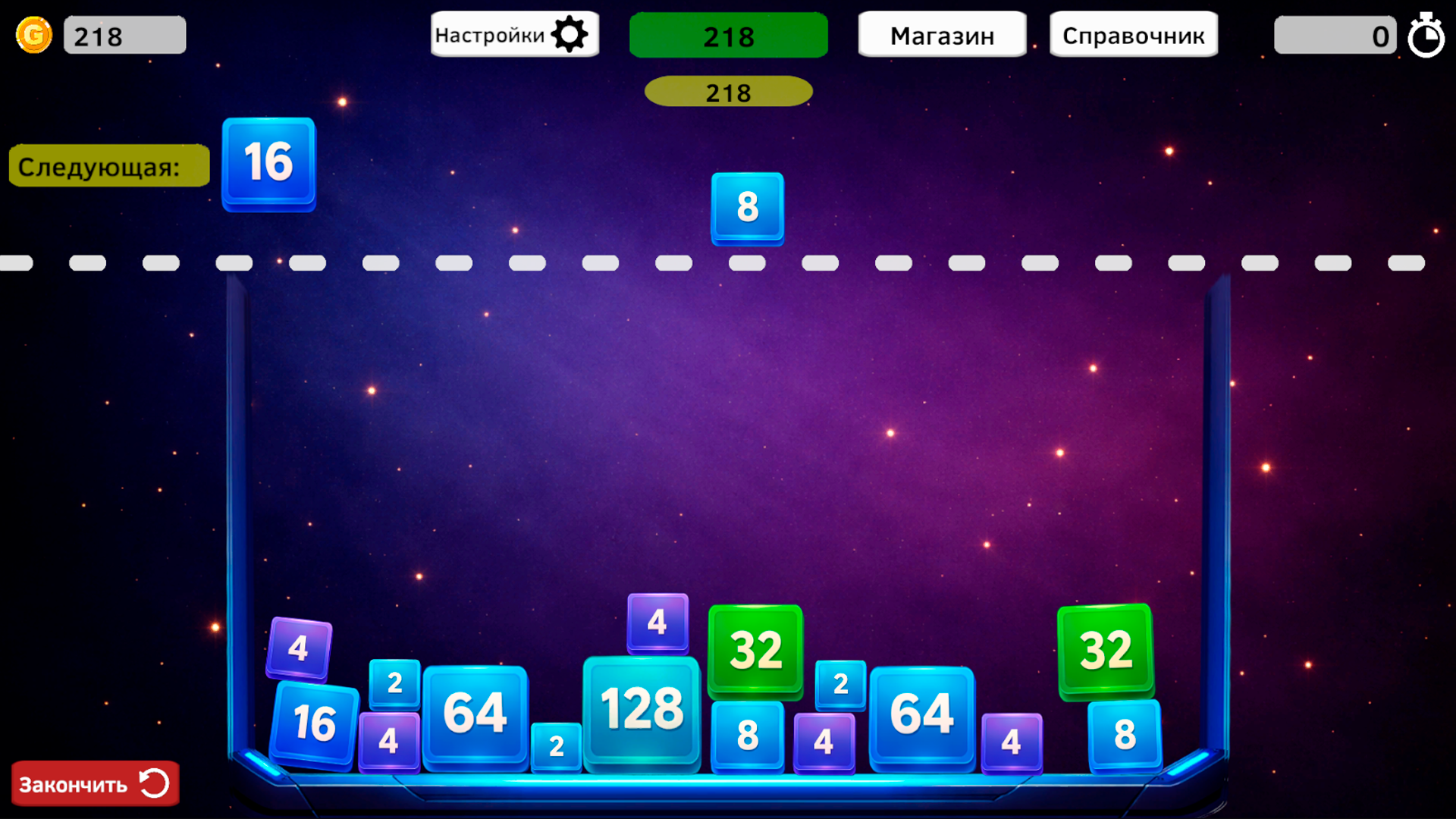
Task: Click the rightmost green 32 tile
Action: pos(1104,649)
